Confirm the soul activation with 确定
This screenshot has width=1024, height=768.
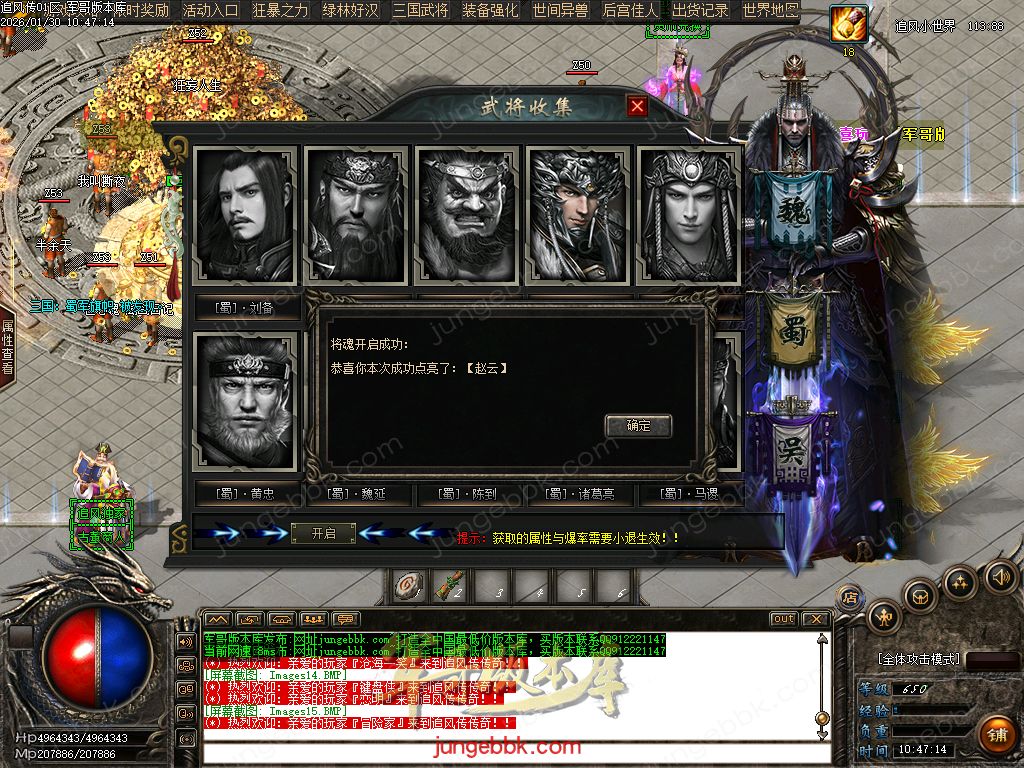pyautogui.click(x=638, y=425)
